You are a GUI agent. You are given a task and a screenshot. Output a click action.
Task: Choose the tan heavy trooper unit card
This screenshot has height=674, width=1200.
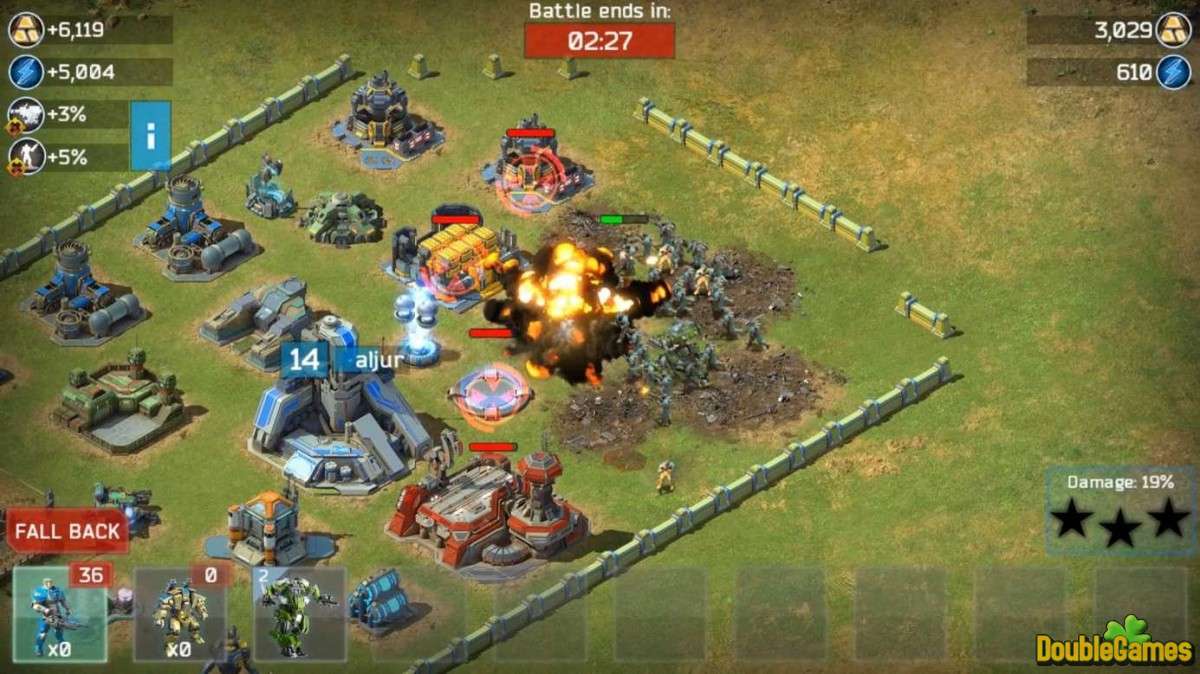[180, 613]
